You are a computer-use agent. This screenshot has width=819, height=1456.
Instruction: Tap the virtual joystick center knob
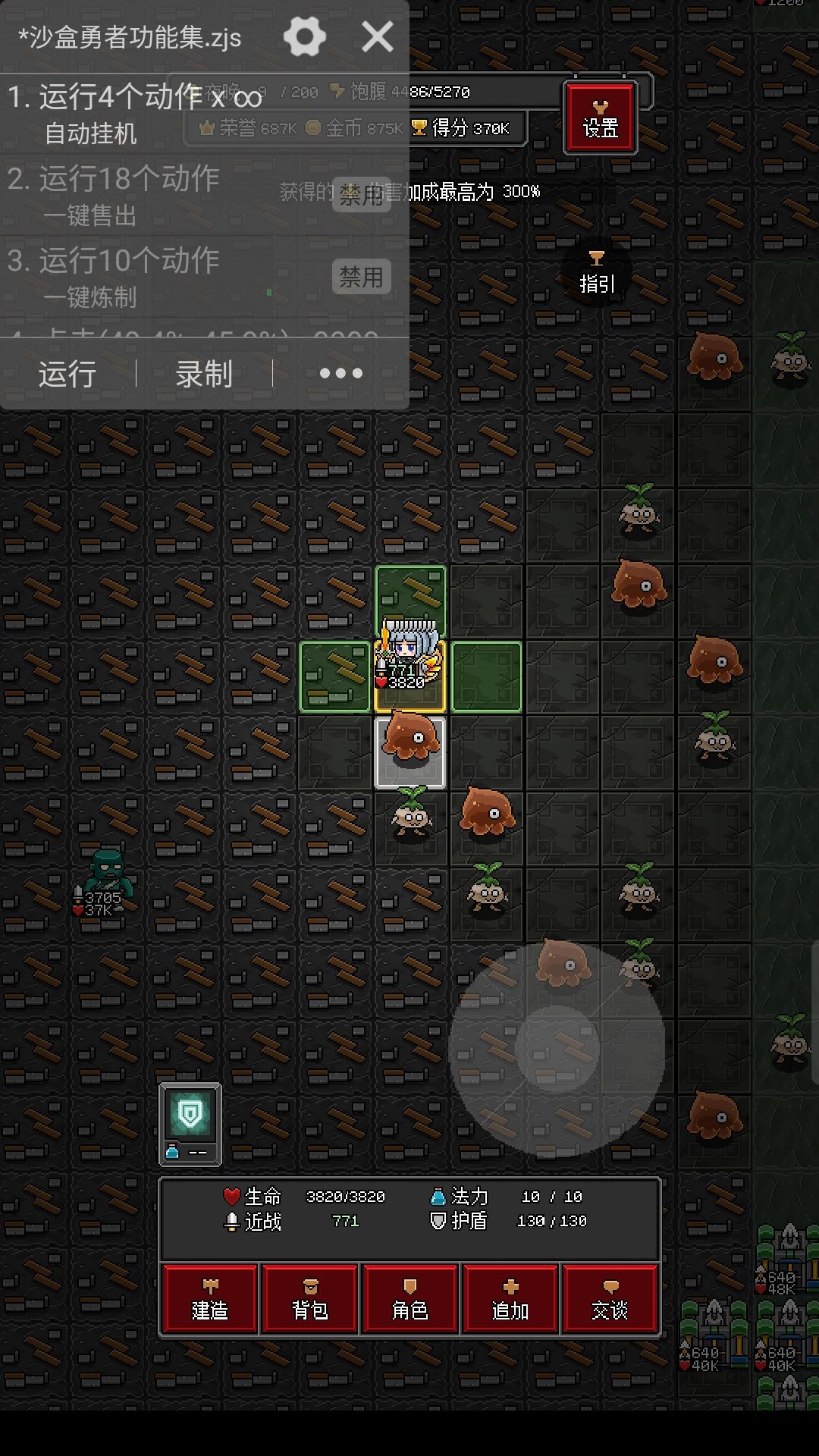pyautogui.click(x=557, y=1050)
